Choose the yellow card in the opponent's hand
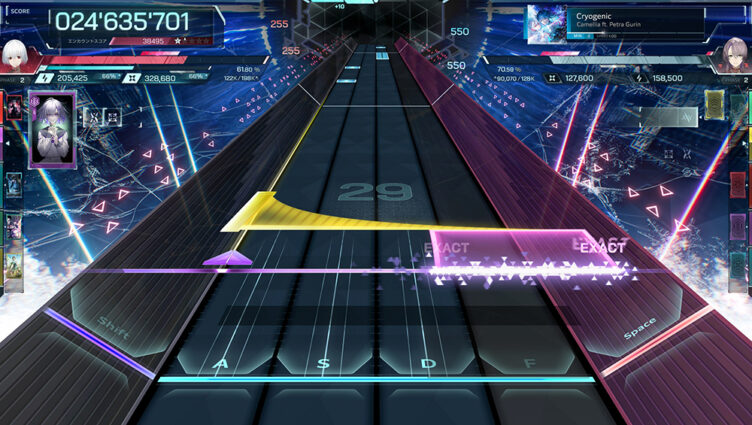 (713, 105)
